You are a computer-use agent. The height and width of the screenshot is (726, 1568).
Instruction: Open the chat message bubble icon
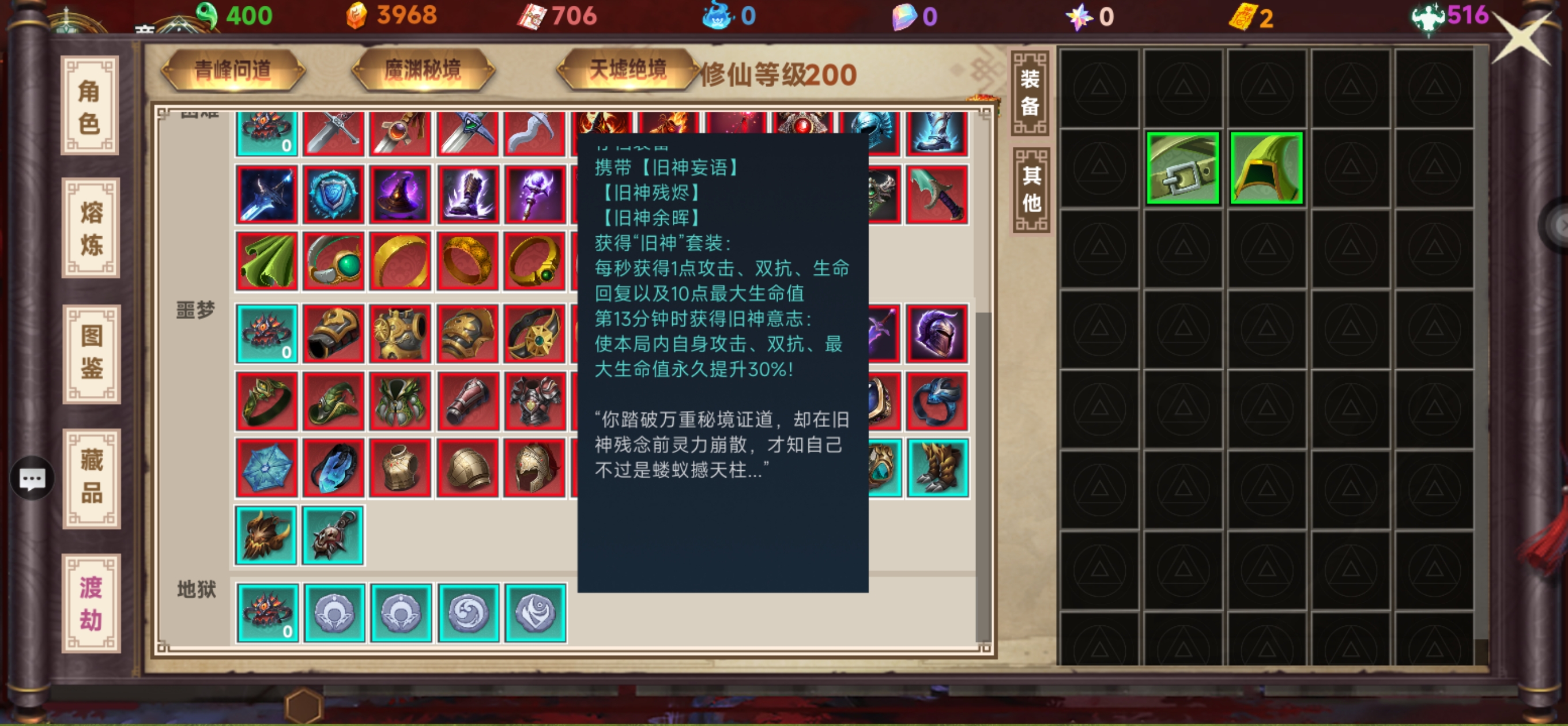pyautogui.click(x=31, y=479)
